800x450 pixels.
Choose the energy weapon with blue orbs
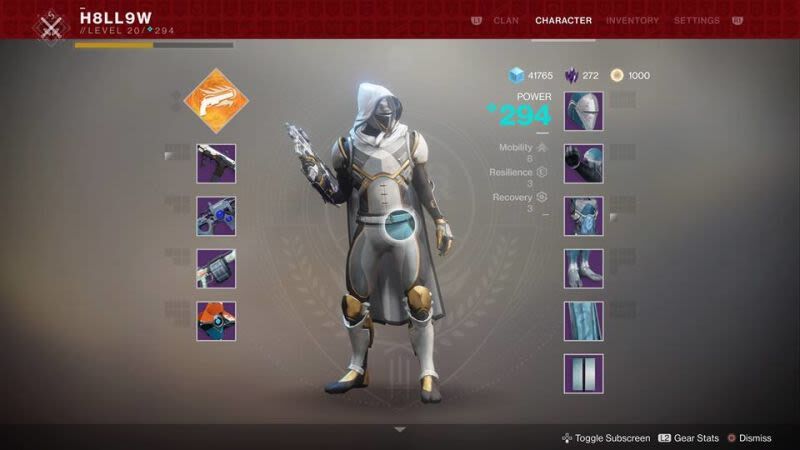[216, 216]
